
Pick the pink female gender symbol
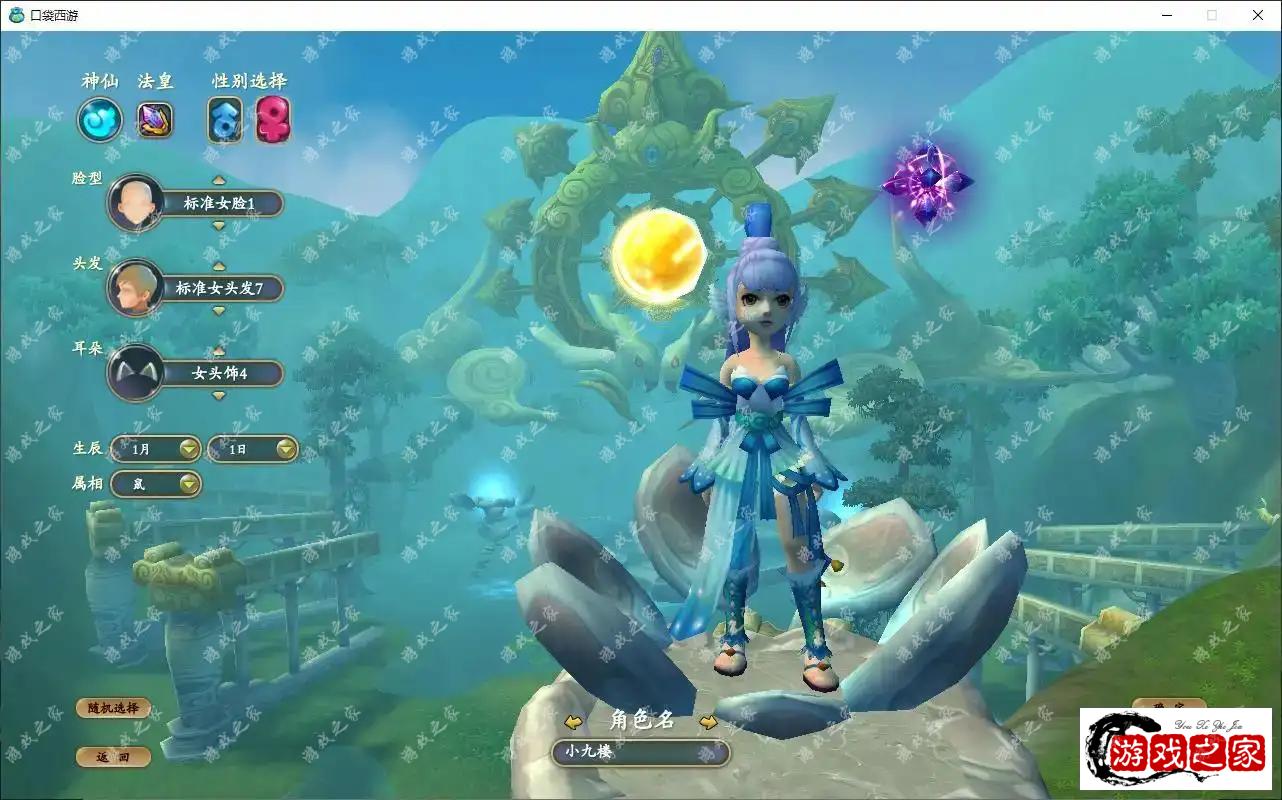coord(272,120)
